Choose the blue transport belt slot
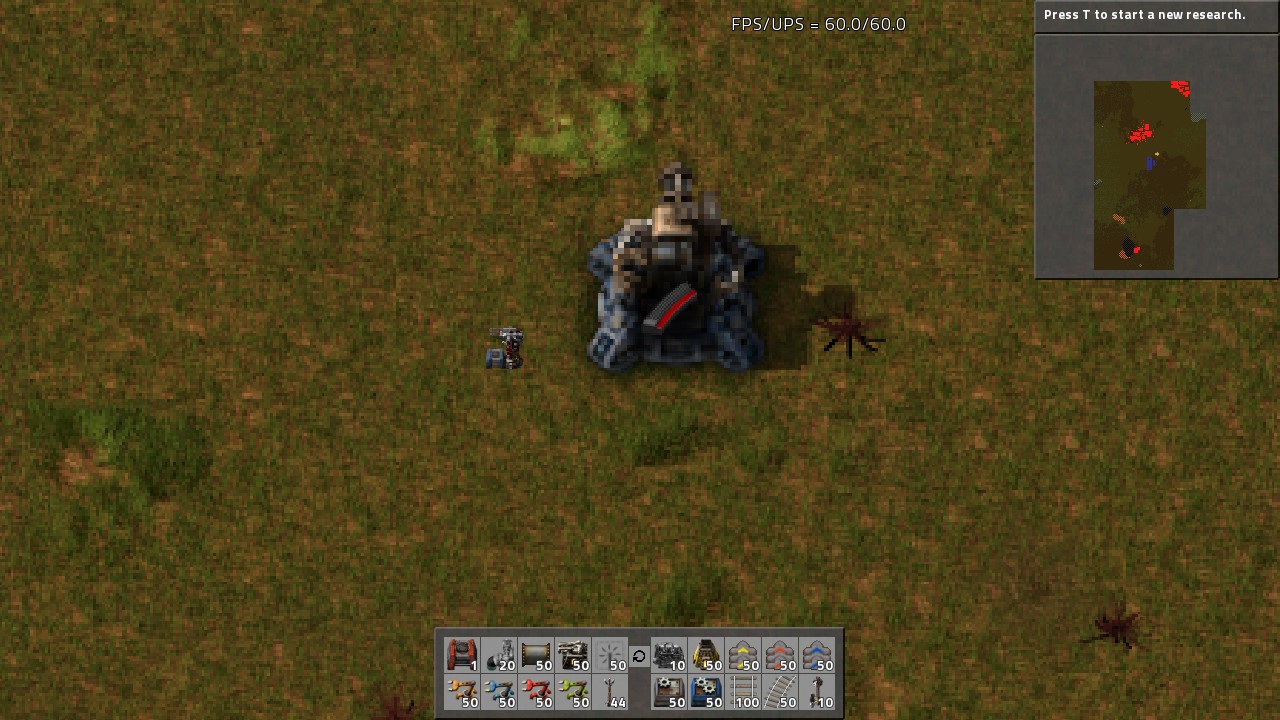Viewport: 1280px width, 720px height. [817, 655]
